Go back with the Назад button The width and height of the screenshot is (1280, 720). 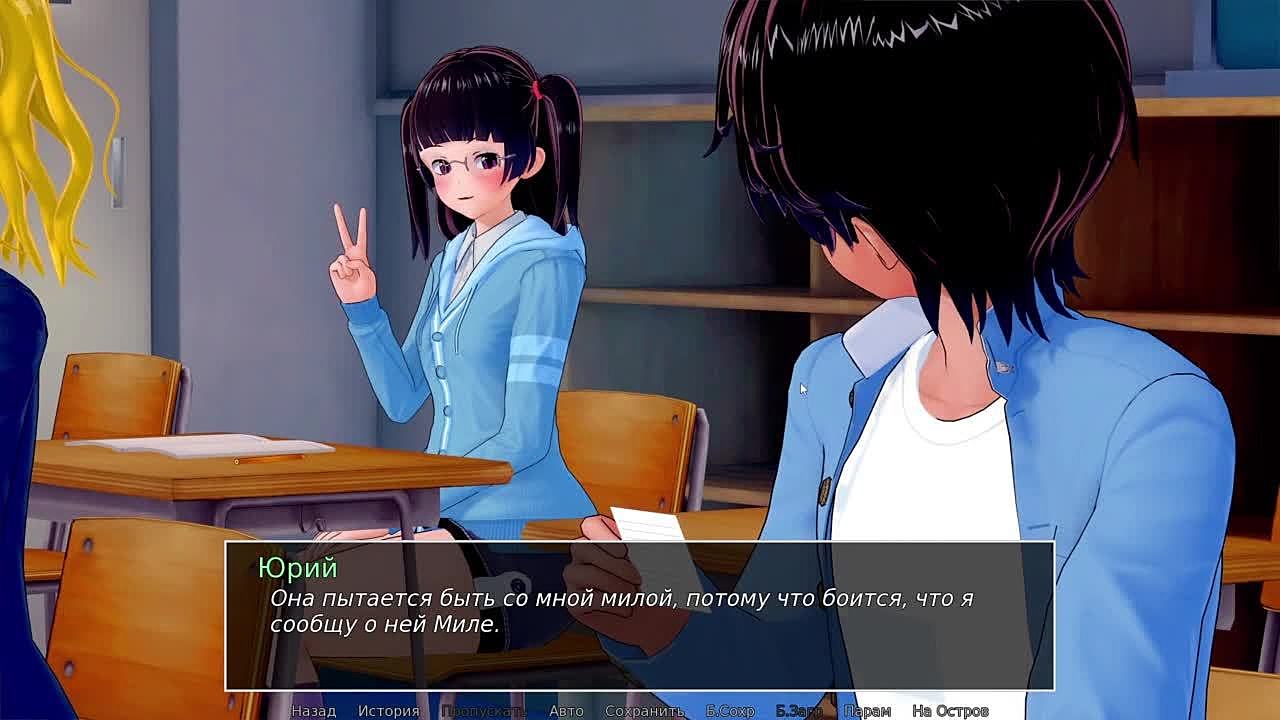click(313, 711)
